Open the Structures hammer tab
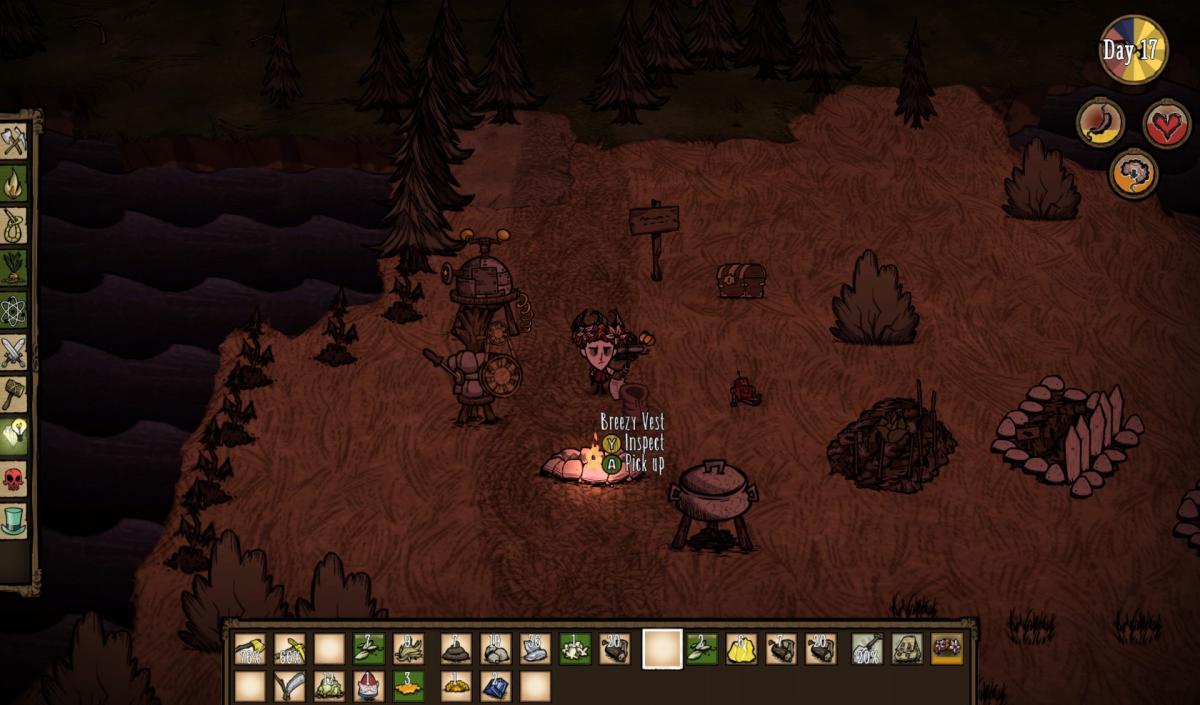This screenshot has width=1200, height=705. click(13, 393)
